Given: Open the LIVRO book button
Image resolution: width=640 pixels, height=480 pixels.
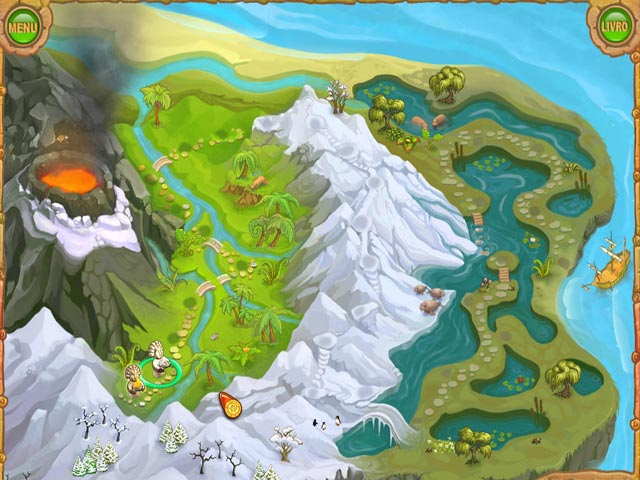Looking at the screenshot, I should point(615,25).
